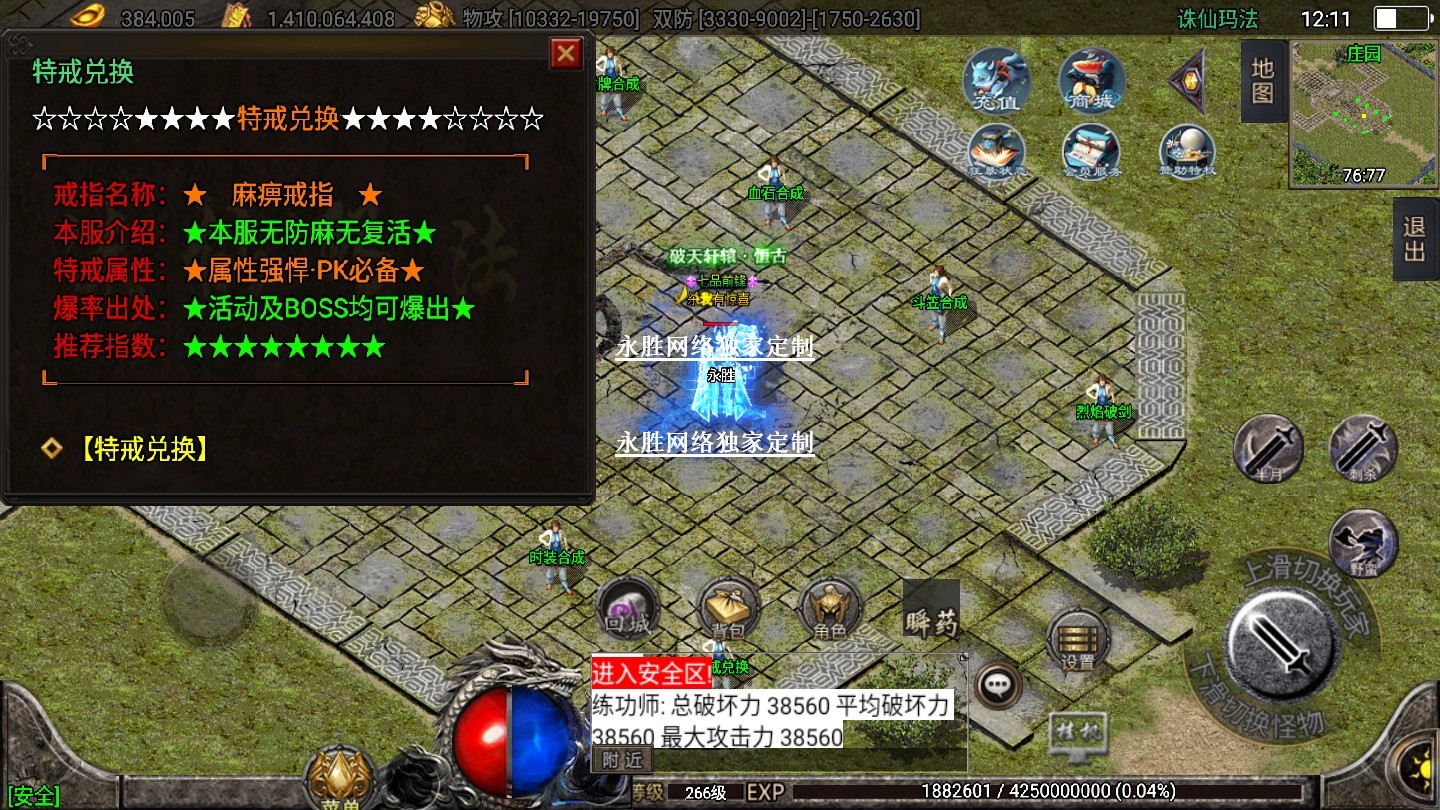Image resolution: width=1440 pixels, height=810 pixels.
Task: Switch chat to the 附近 channel
Action: (x=622, y=760)
